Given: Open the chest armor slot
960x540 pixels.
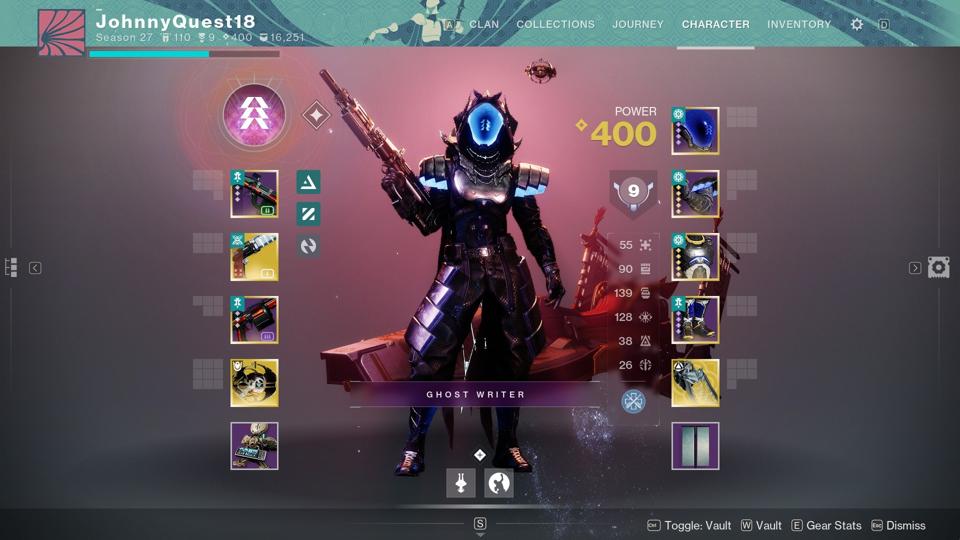Looking at the screenshot, I should (x=695, y=257).
